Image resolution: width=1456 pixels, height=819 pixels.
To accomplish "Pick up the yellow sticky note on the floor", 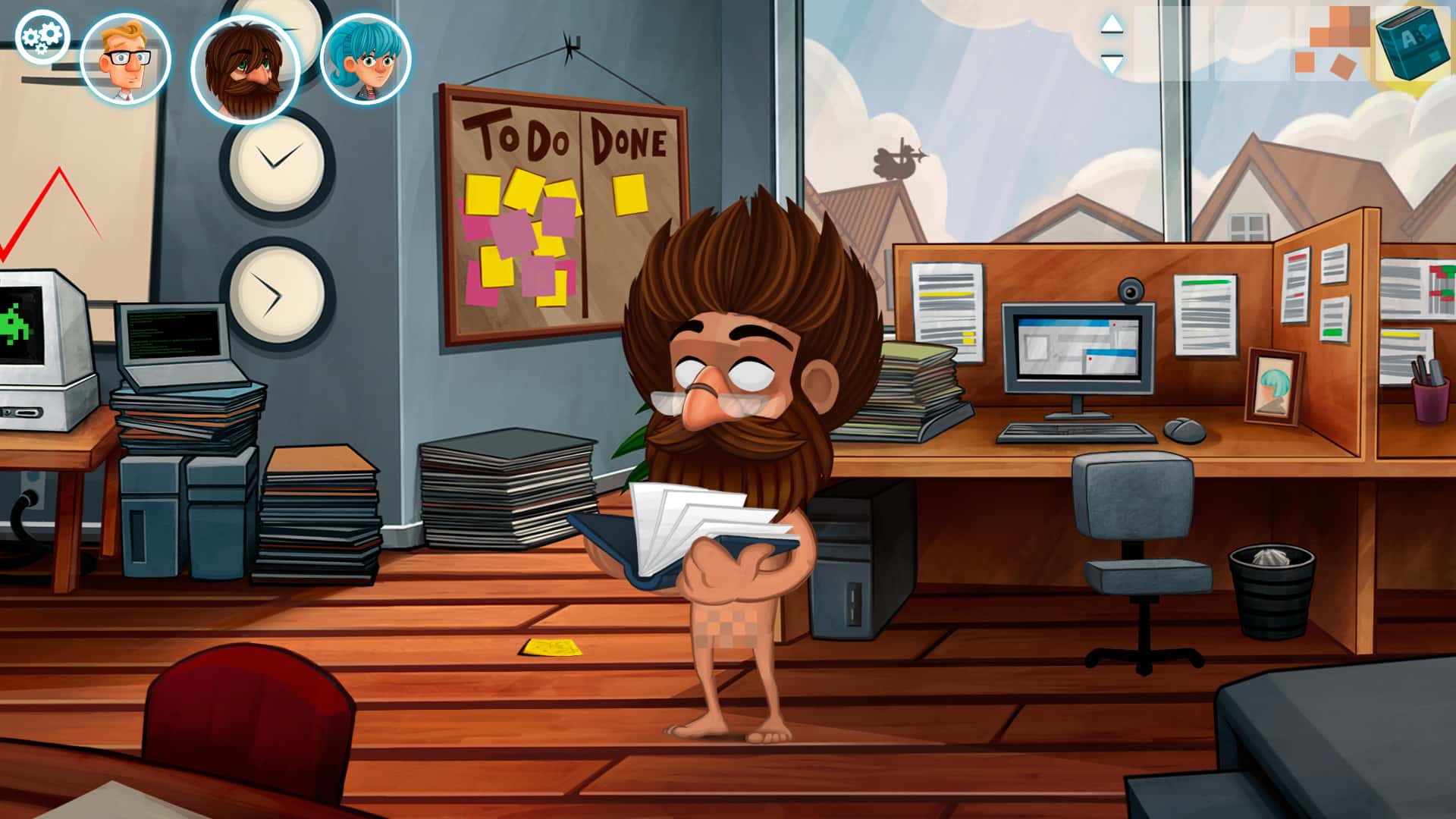I will pyautogui.click(x=552, y=646).
